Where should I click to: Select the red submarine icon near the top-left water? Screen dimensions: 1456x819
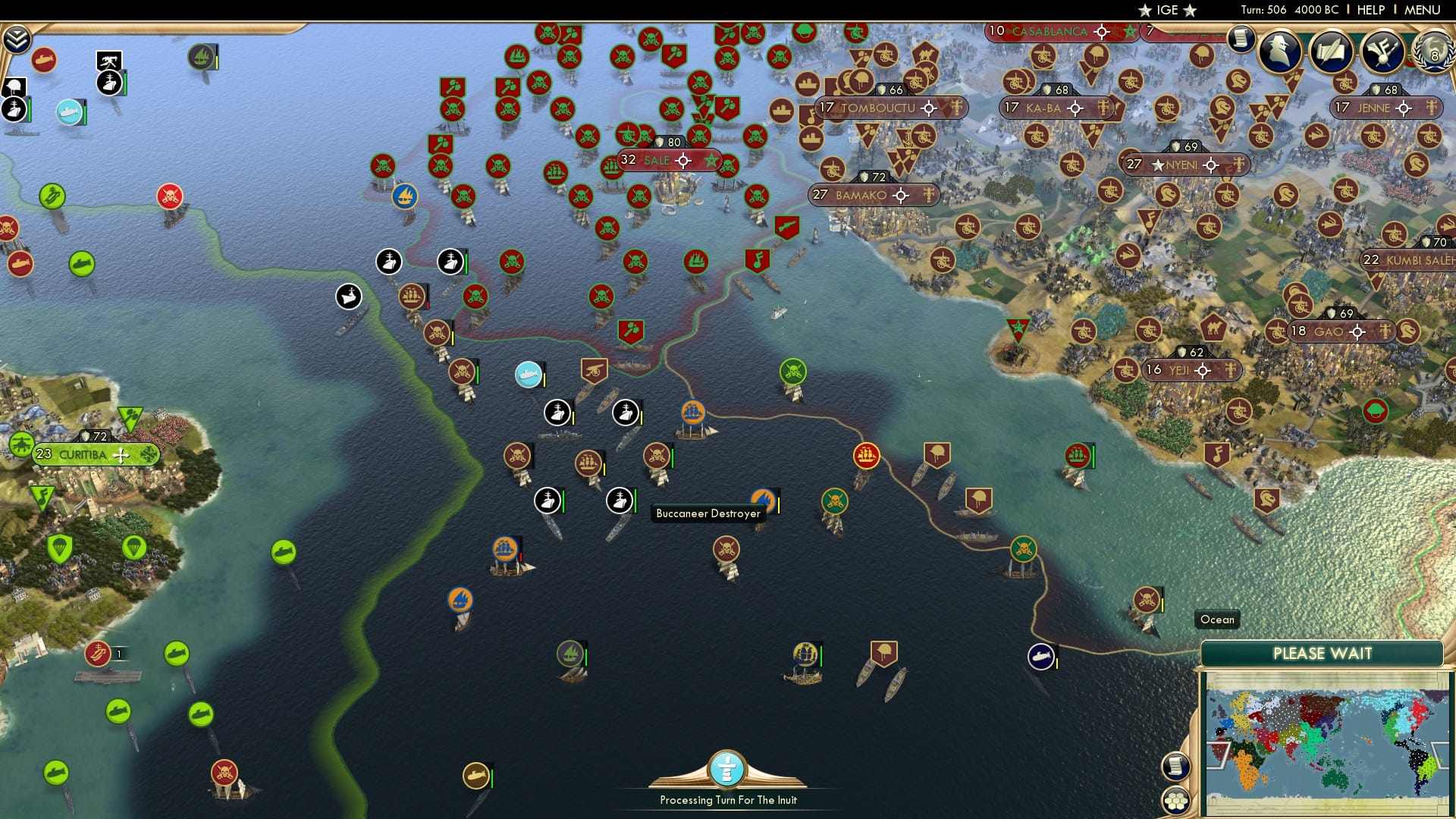click(44, 59)
